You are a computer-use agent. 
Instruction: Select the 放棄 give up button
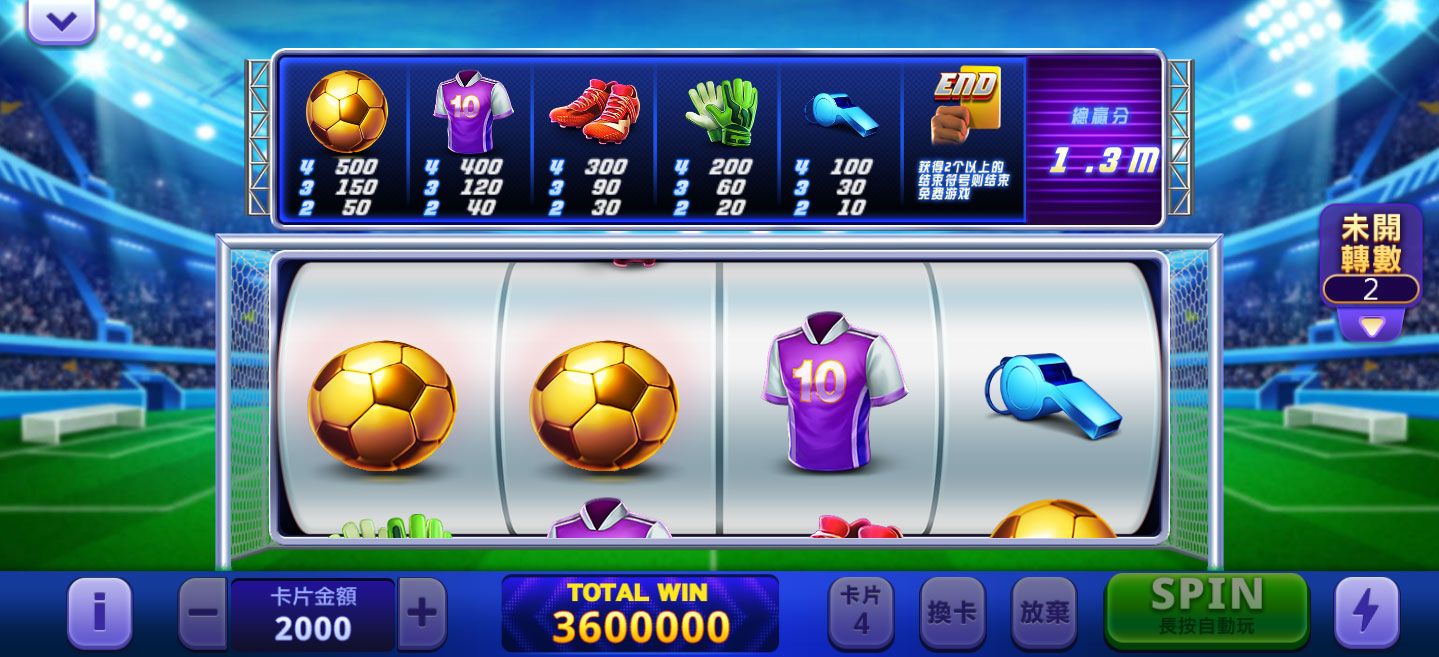pyautogui.click(x=1044, y=612)
